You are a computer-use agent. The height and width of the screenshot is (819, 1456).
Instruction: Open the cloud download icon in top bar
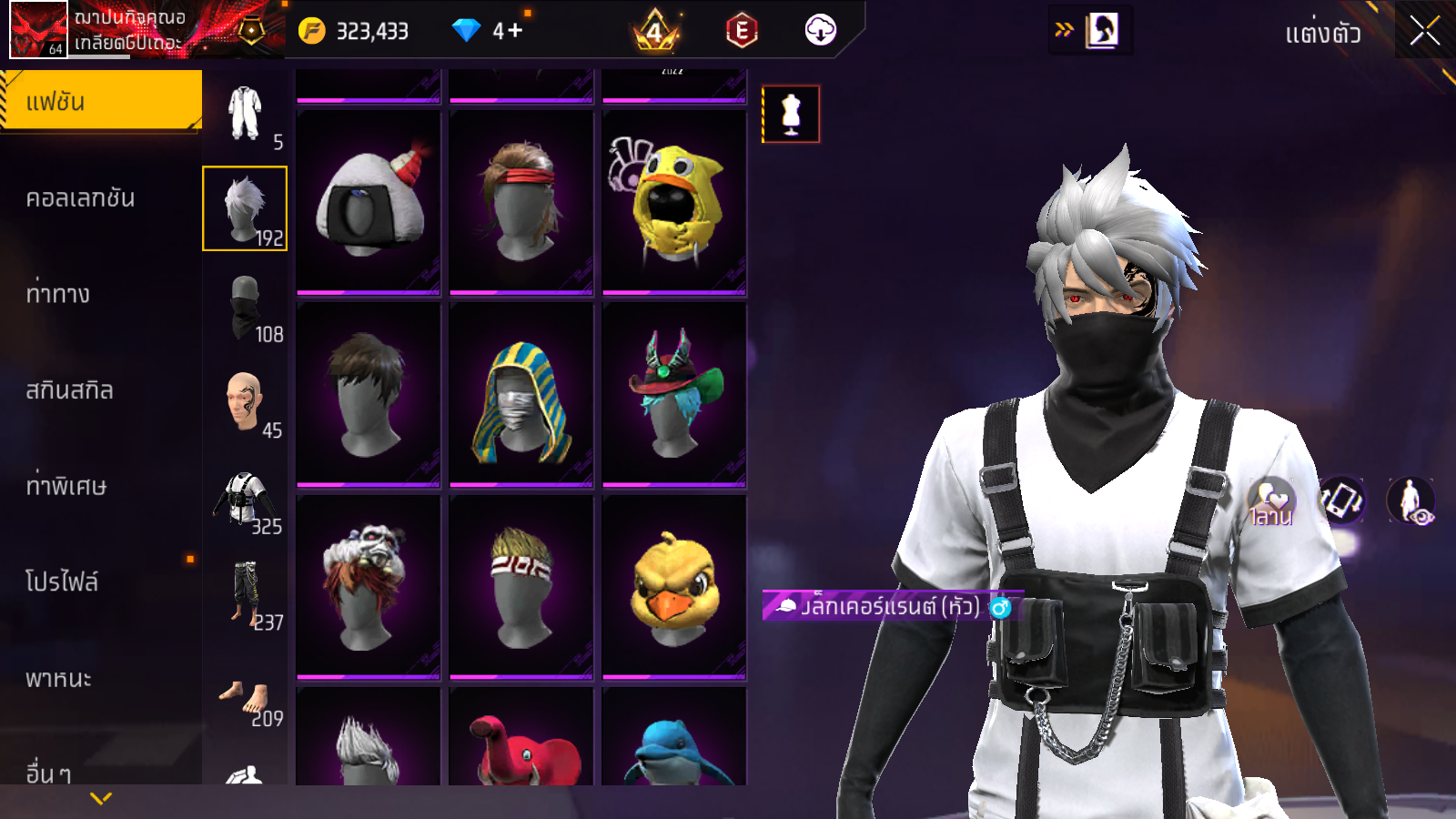[x=820, y=31]
